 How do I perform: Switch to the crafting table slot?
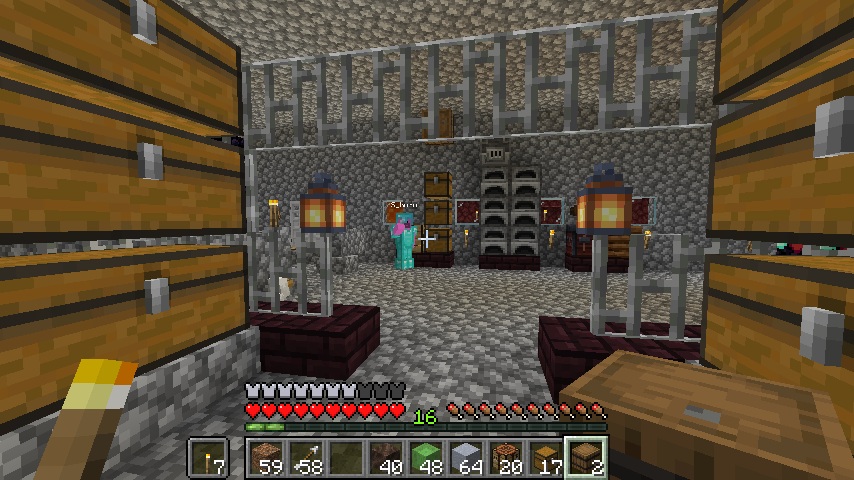(505, 459)
